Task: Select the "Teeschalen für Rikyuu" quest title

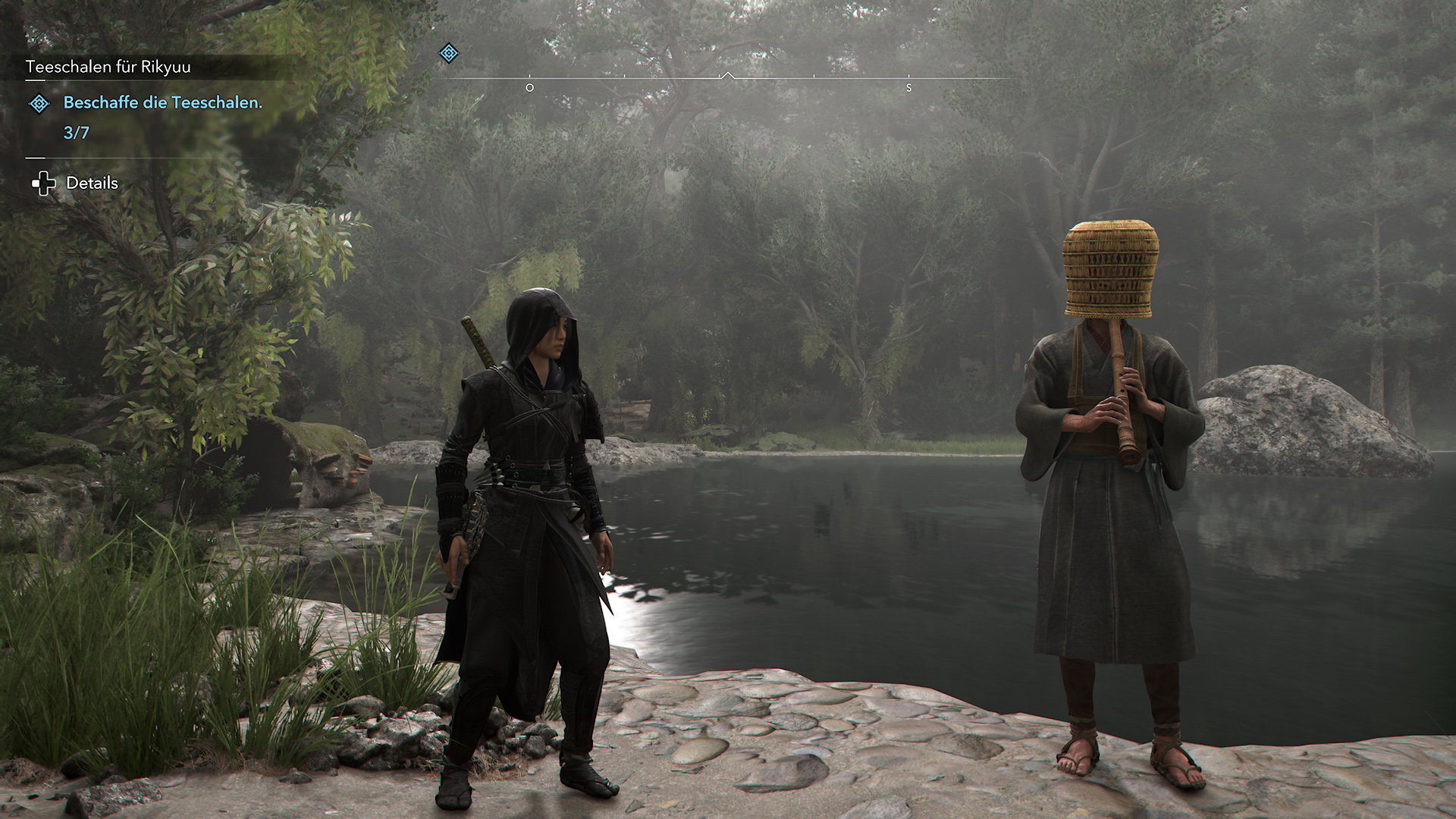Action: pos(108,67)
